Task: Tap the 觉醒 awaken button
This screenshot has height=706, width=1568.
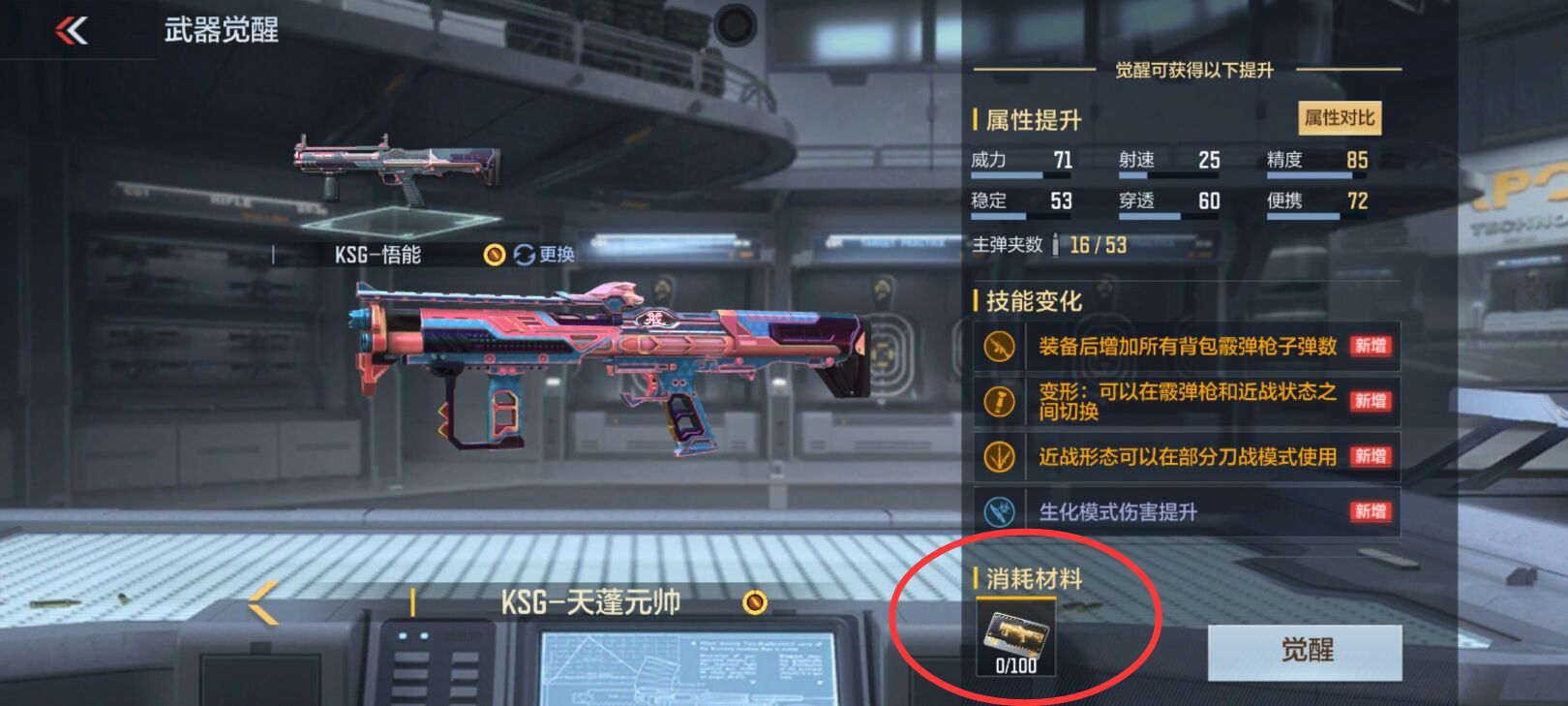Action: click(1303, 652)
